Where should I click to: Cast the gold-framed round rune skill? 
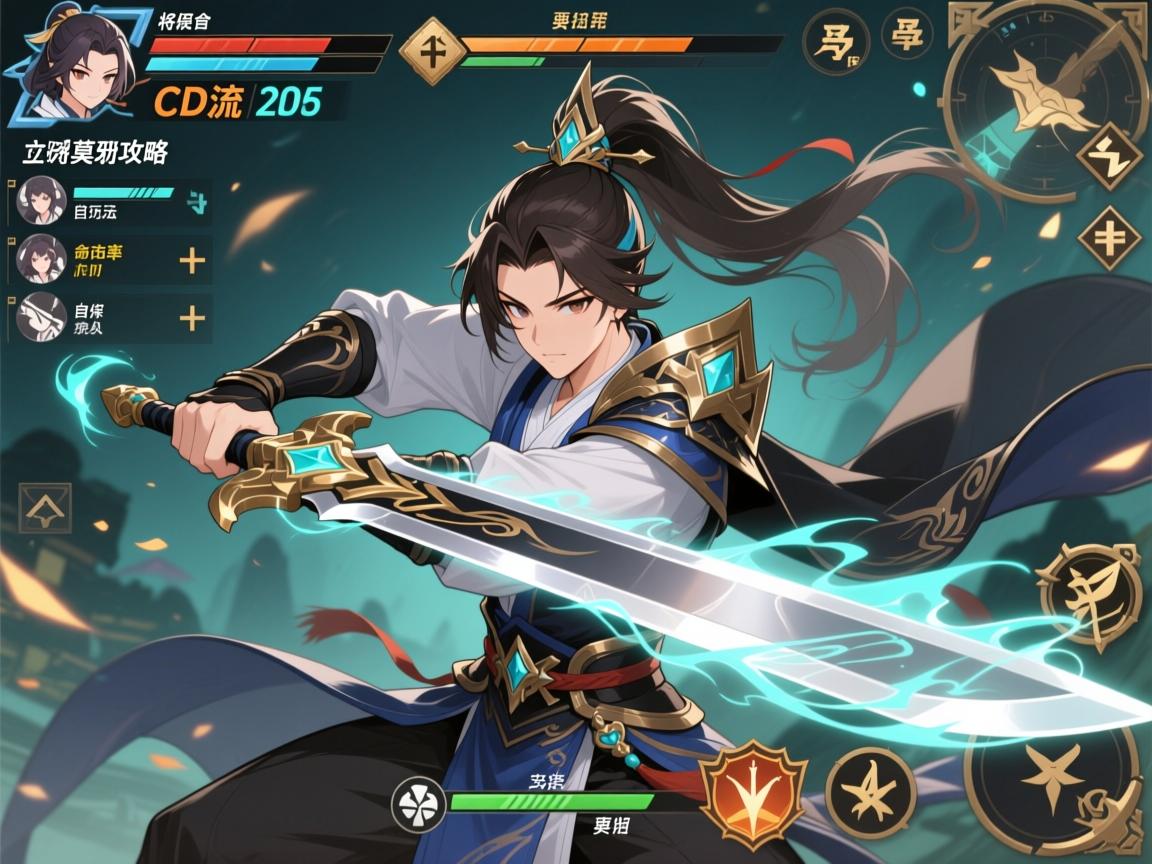pos(1089,597)
